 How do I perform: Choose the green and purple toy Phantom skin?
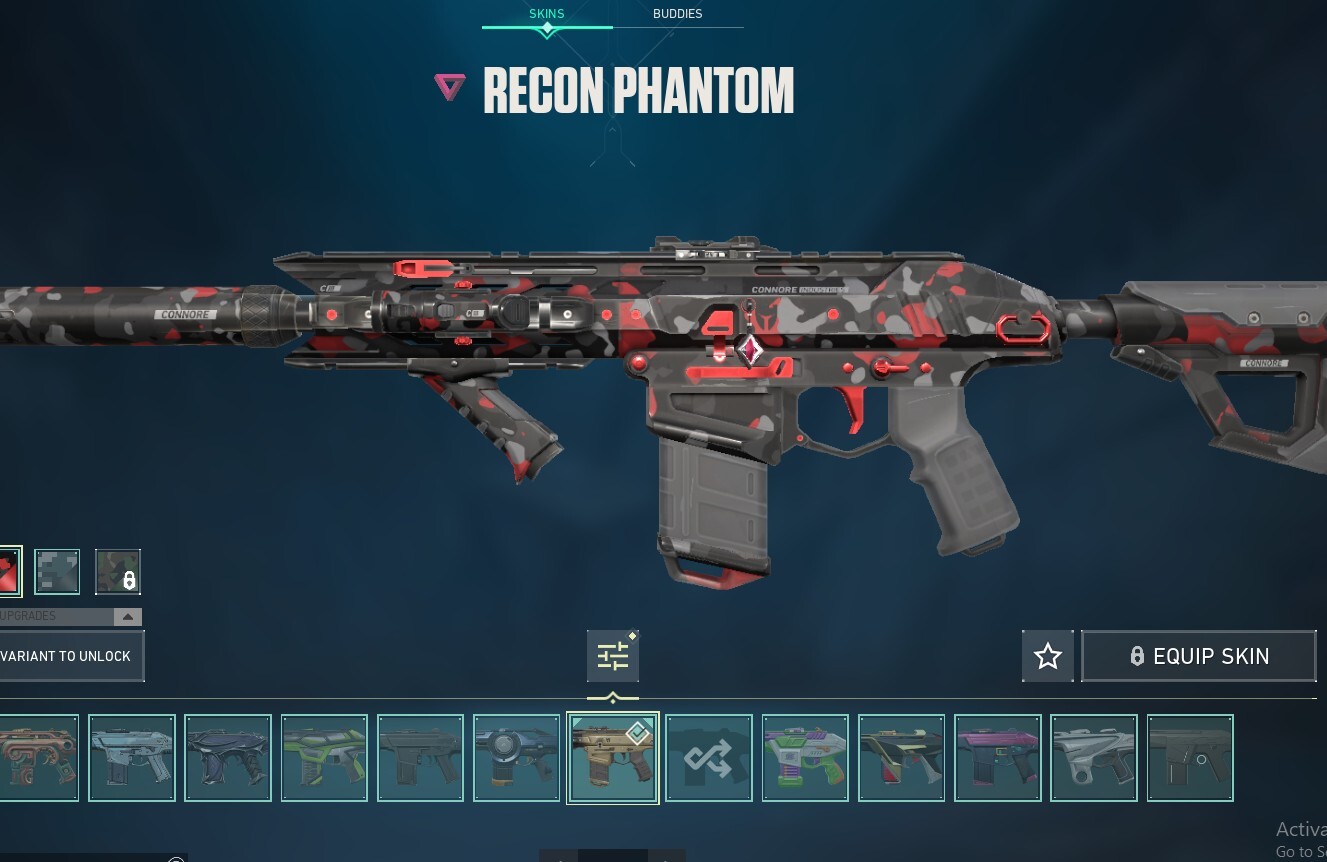(804, 758)
